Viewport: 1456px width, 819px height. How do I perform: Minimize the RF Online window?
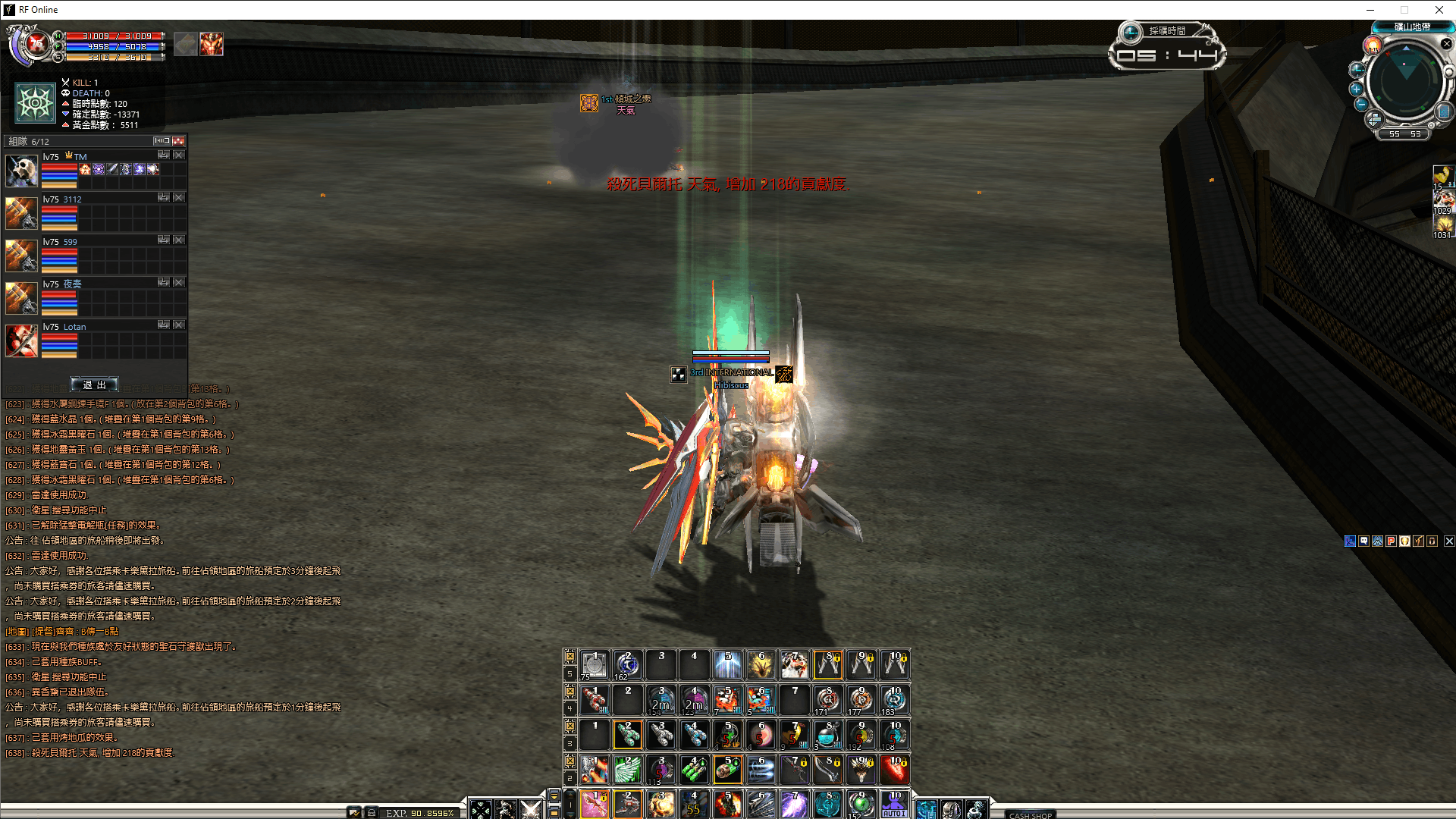click(1370, 10)
